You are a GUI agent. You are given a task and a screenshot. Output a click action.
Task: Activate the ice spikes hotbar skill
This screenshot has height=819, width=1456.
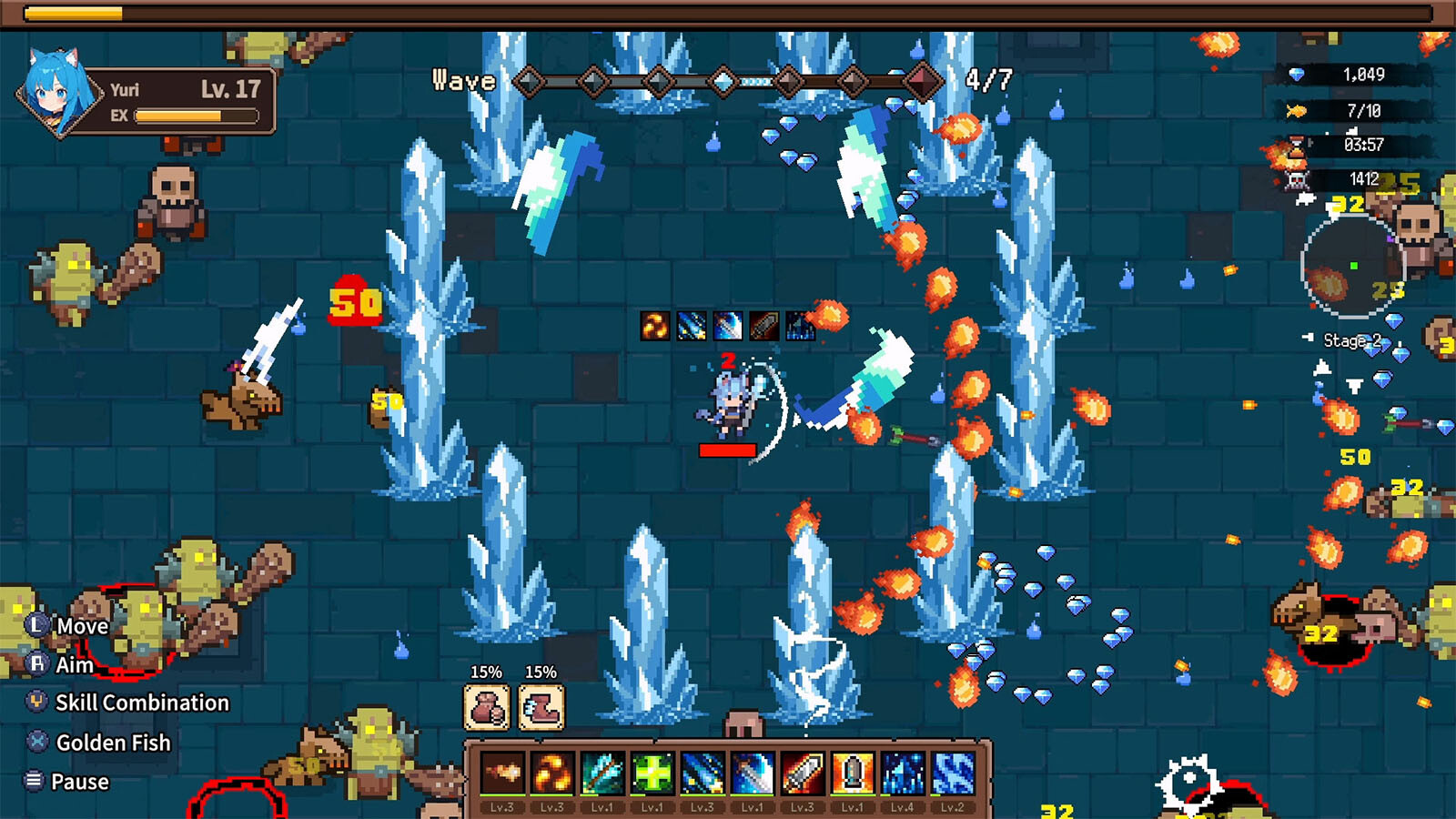pos(903,774)
